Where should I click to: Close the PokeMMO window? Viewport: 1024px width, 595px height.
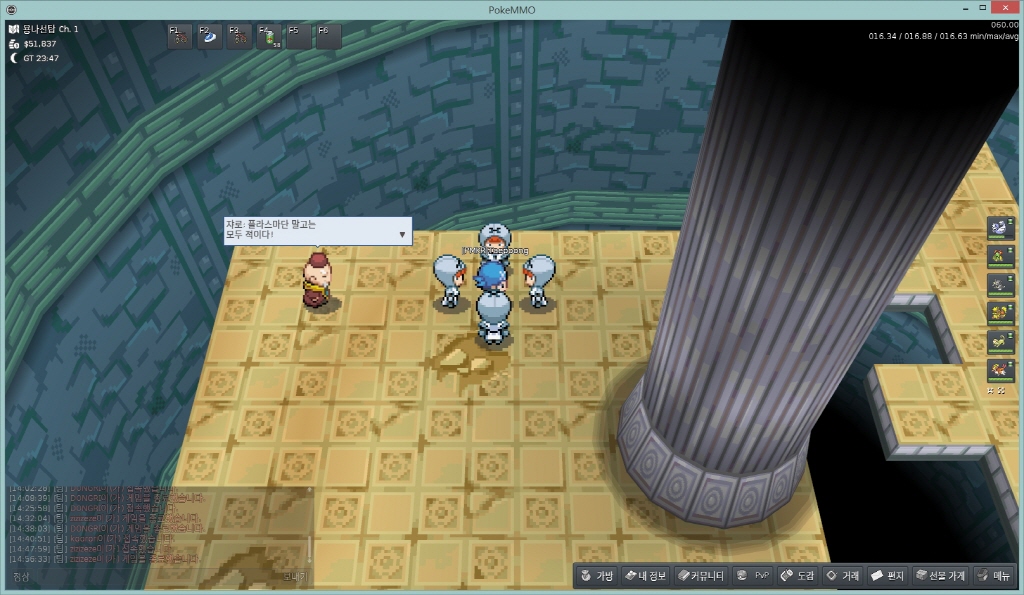pos(1003,9)
